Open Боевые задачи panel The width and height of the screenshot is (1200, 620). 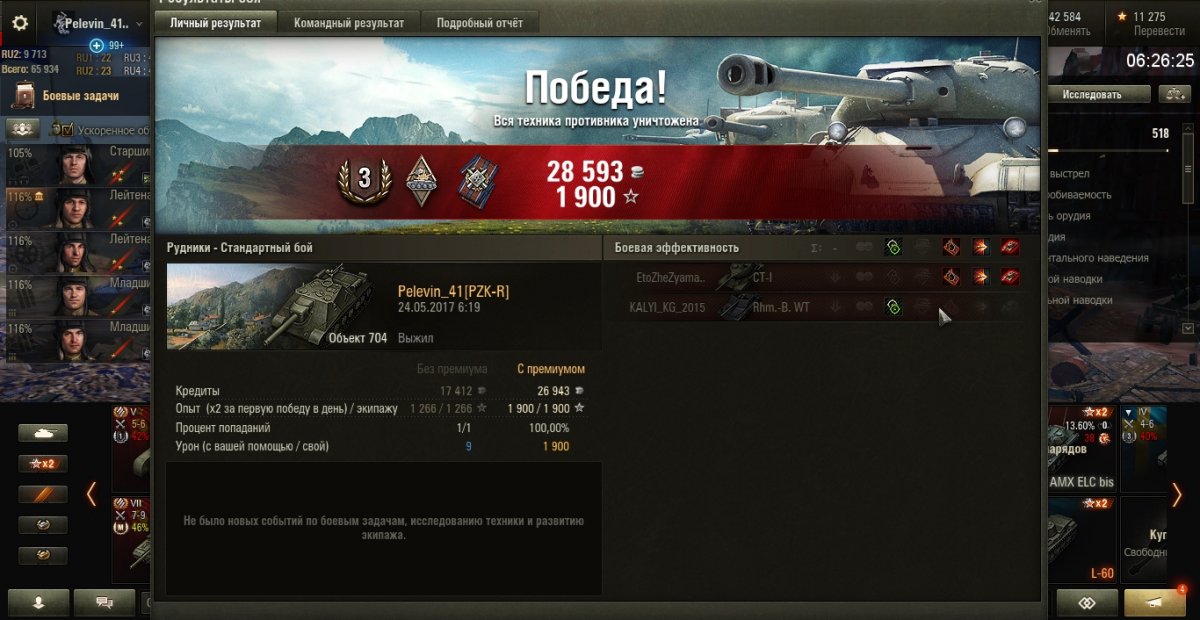tap(80, 96)
